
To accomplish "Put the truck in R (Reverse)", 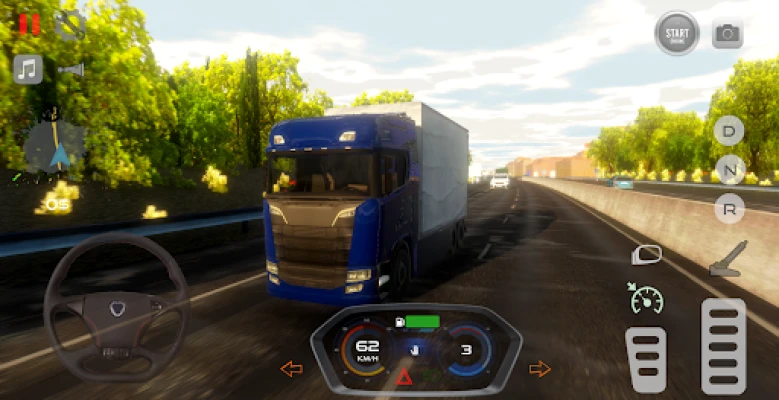I will coord(731,208).
